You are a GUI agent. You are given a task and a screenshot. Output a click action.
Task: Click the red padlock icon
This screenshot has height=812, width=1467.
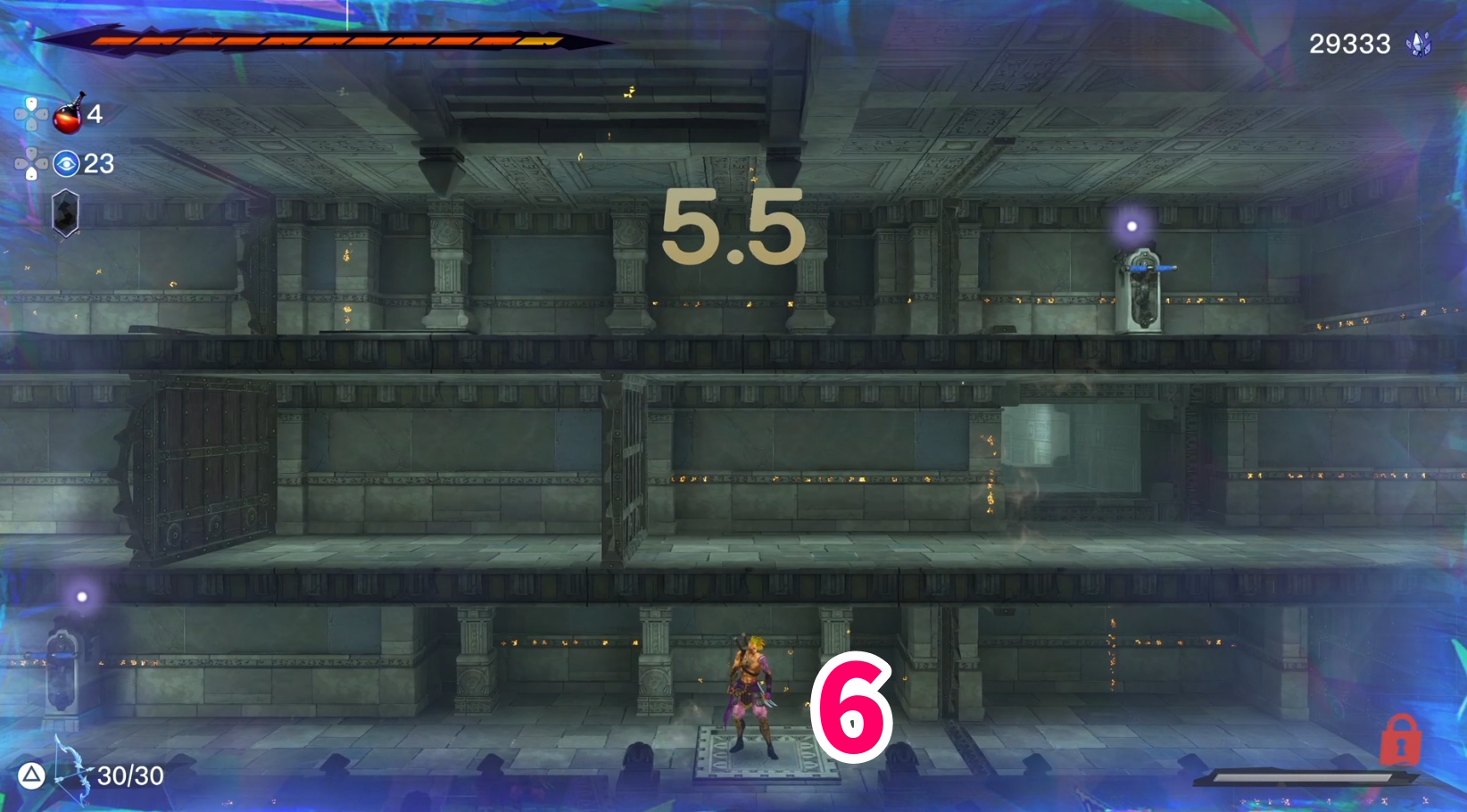[x=1400, y=740]
